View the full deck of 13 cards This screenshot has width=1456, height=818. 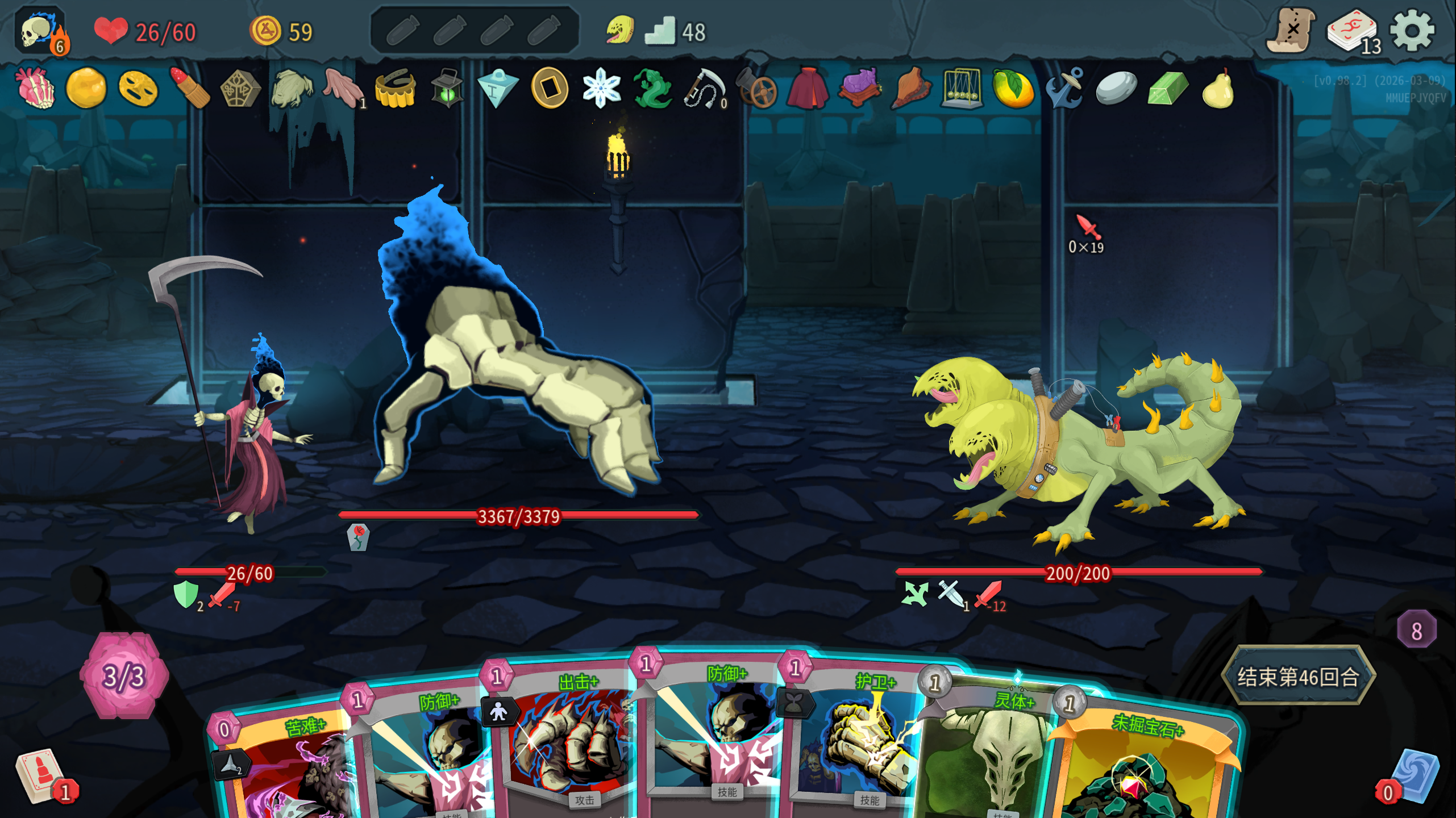click(1353, 32)
